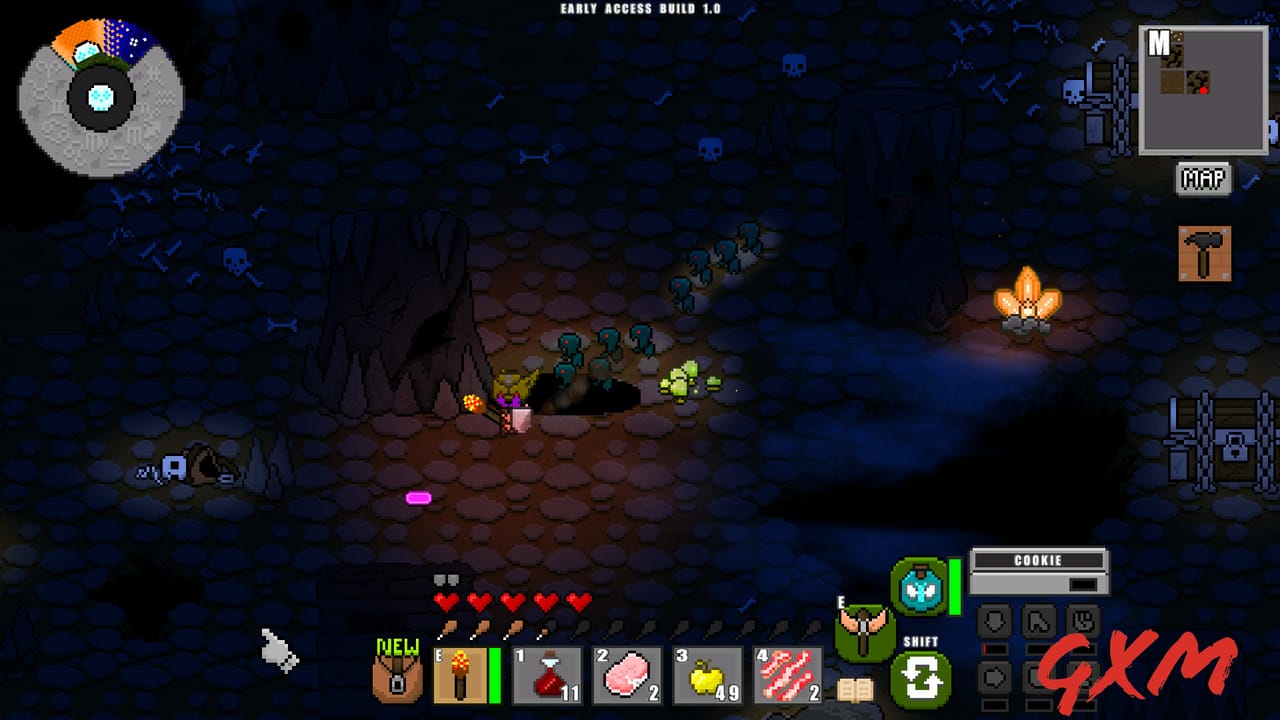Click the COOKIE nameplate
Screen dimensions: 1280x720
1038,561
